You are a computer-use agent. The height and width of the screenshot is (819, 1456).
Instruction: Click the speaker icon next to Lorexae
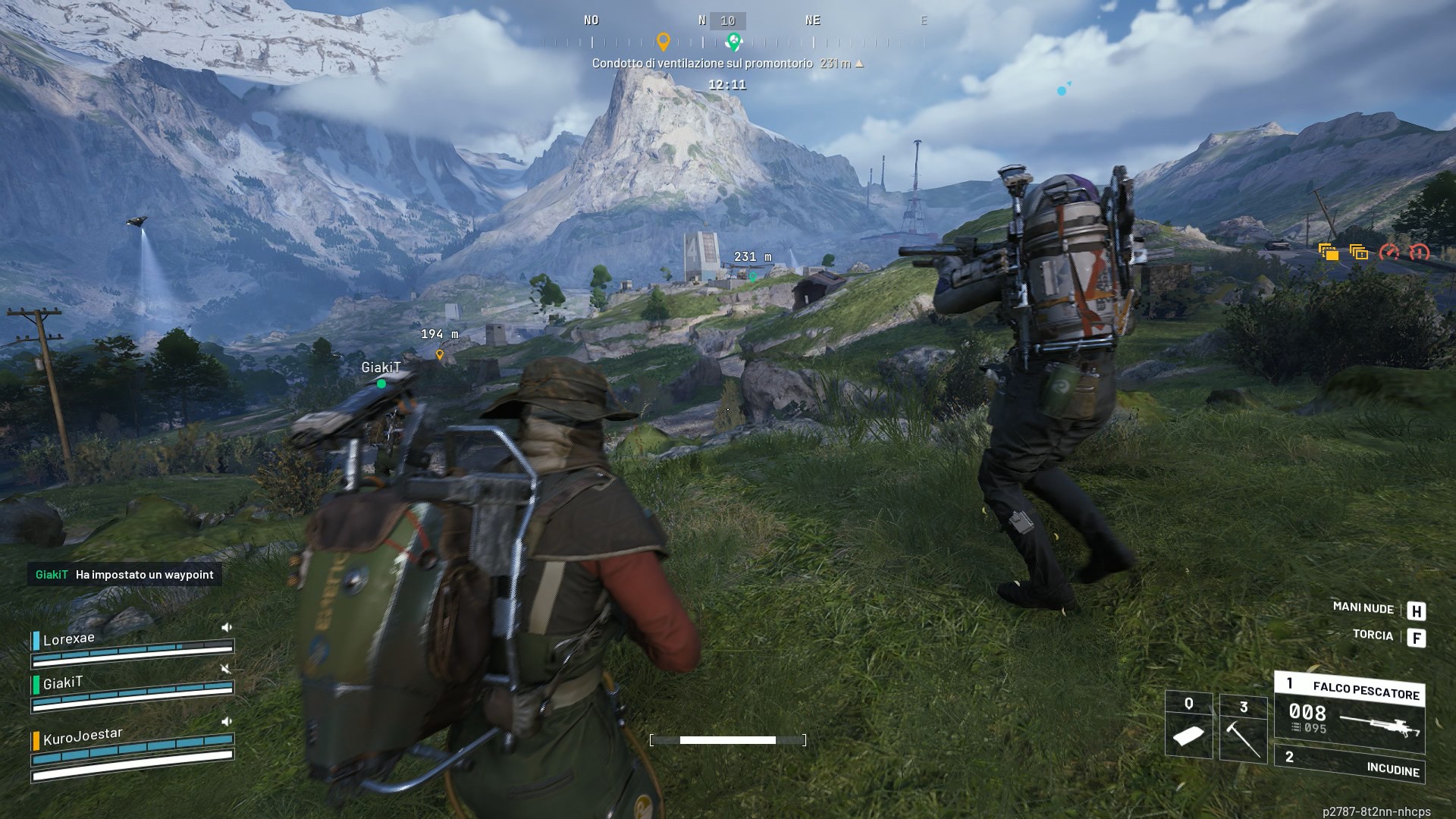pyautogui.click(x=226, y=627)
